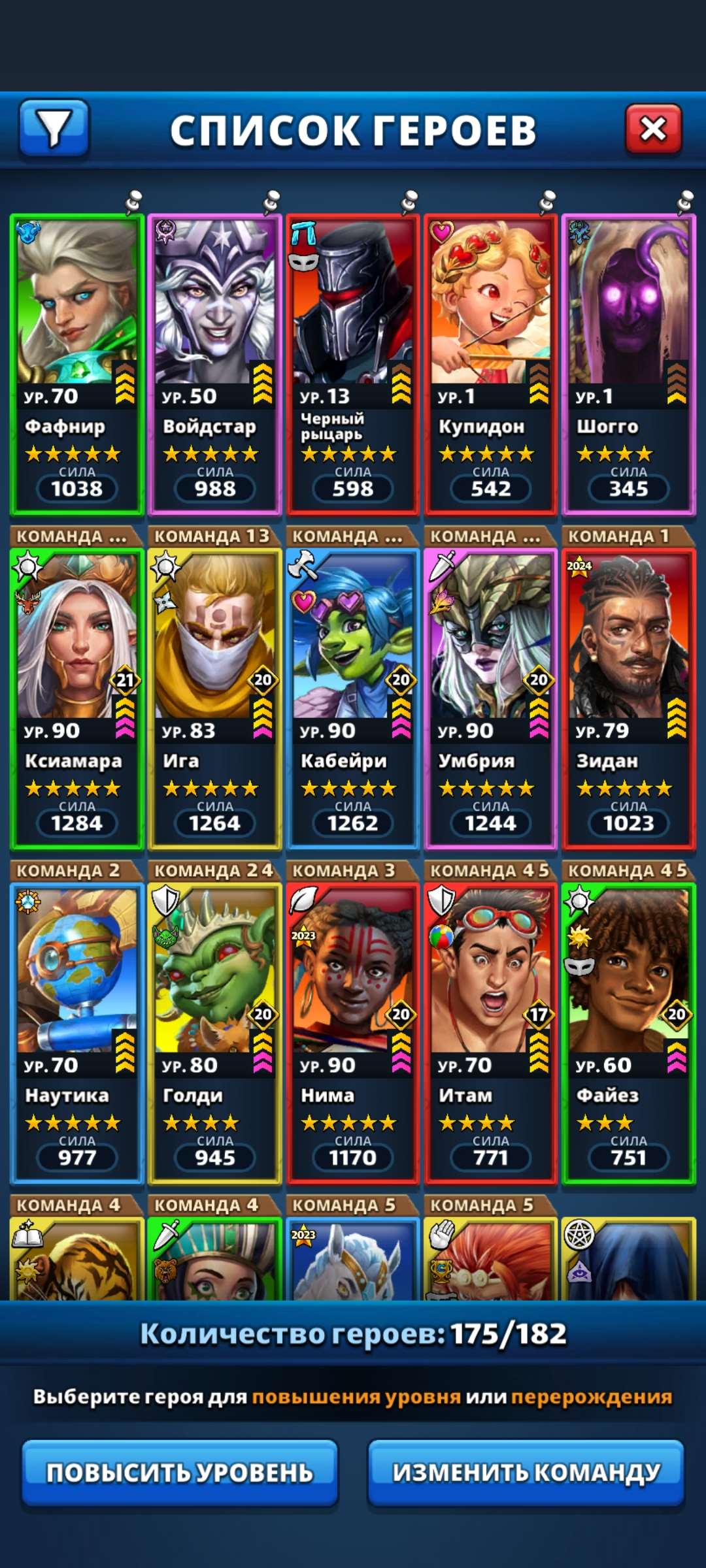The height and width of the screenshot is (1568, 706).
Task: Pick the Нима hero card
Action: click(x=353, y=1034)
